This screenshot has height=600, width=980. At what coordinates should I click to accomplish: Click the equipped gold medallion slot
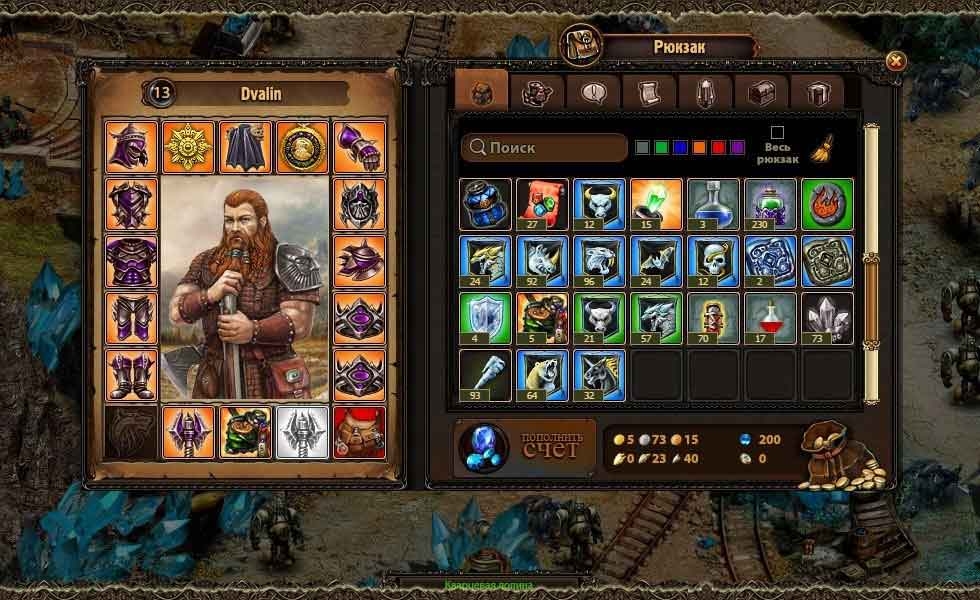tap(302, 147)
